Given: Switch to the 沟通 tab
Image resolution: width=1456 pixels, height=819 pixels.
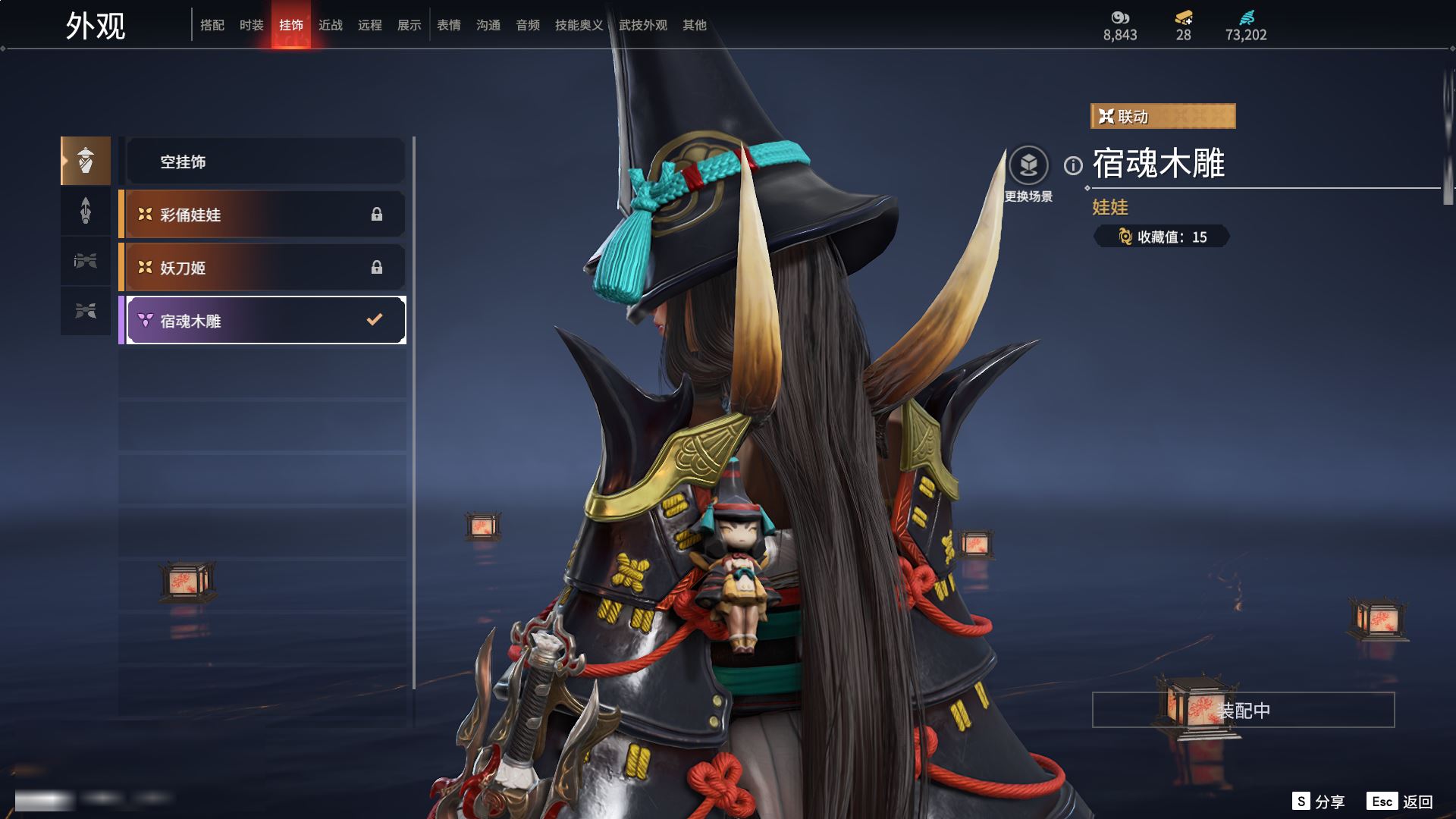Looking at the screenshot, I should pyautogui.click(x=488, y=25).
